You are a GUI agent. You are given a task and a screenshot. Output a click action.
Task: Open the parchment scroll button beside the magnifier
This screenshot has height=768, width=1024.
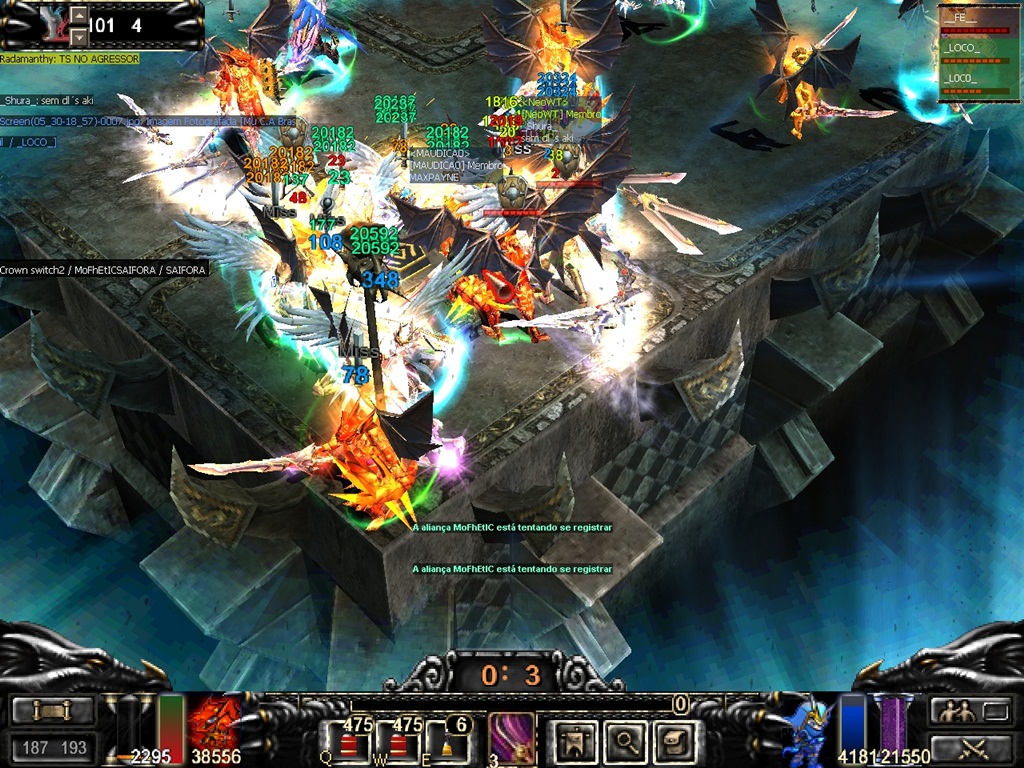(x=673, y=741)
